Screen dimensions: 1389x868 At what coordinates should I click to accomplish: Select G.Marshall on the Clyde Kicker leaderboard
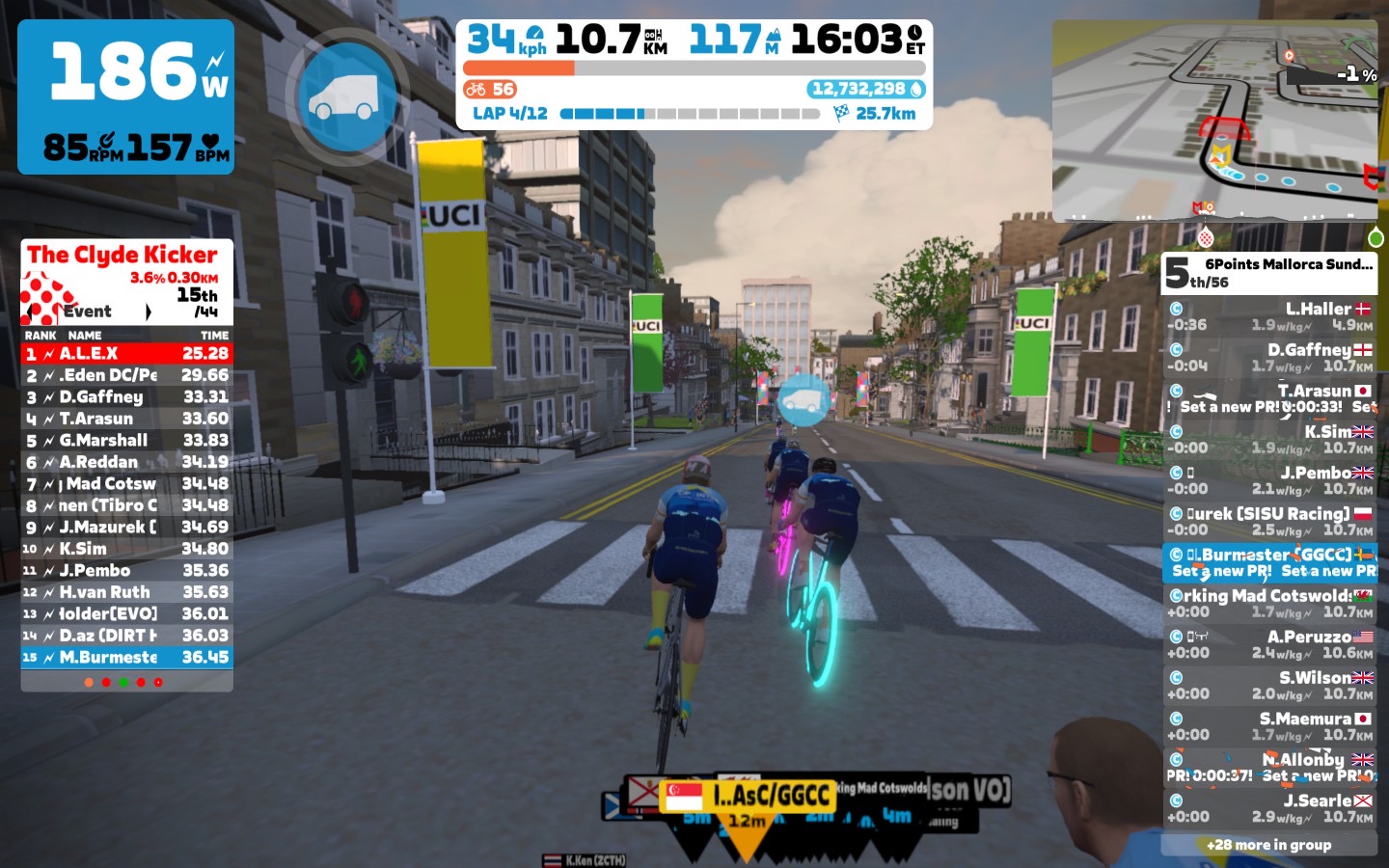126,441
